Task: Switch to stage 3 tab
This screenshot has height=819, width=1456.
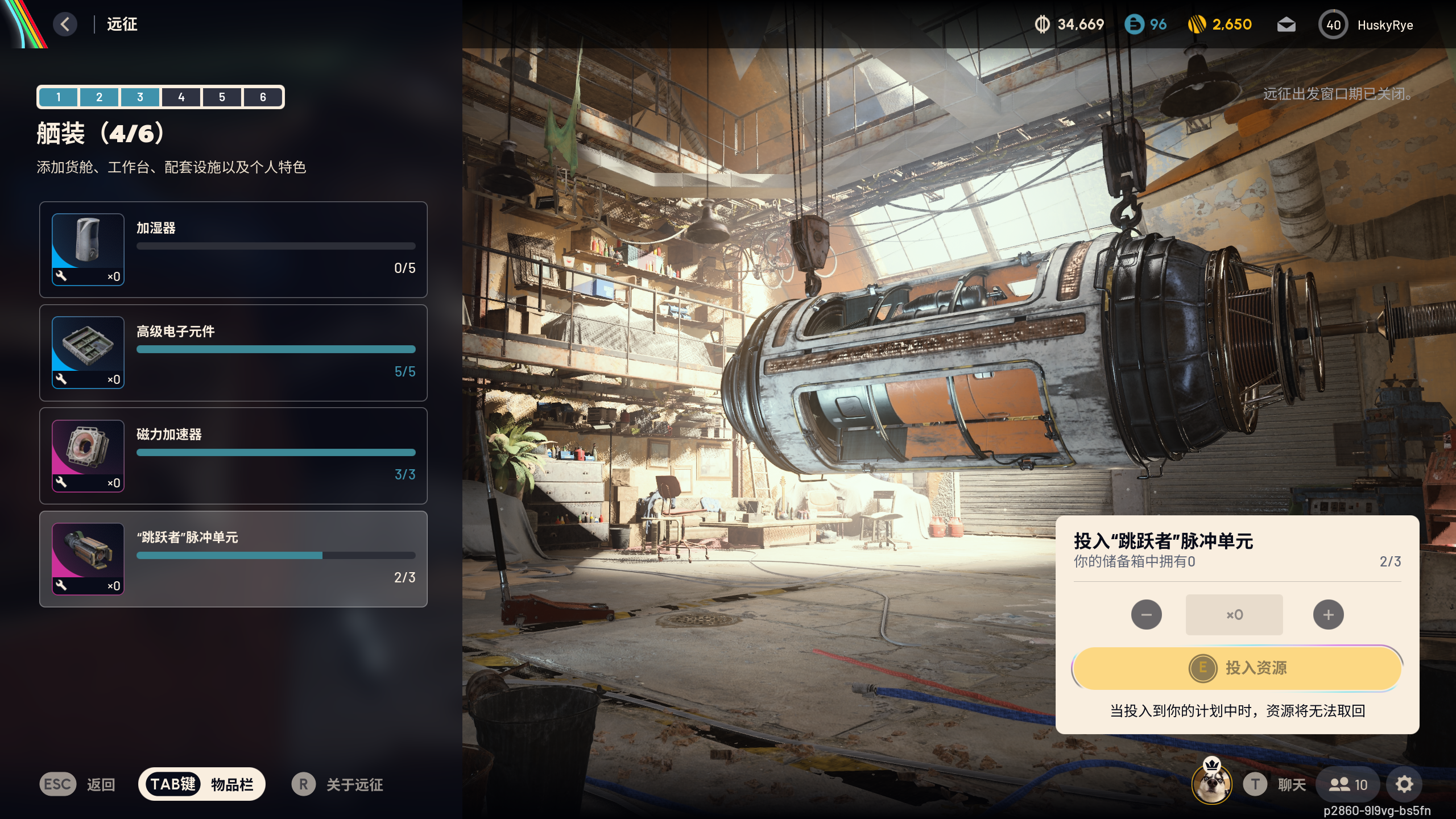Action: click(x=140, y=97)
